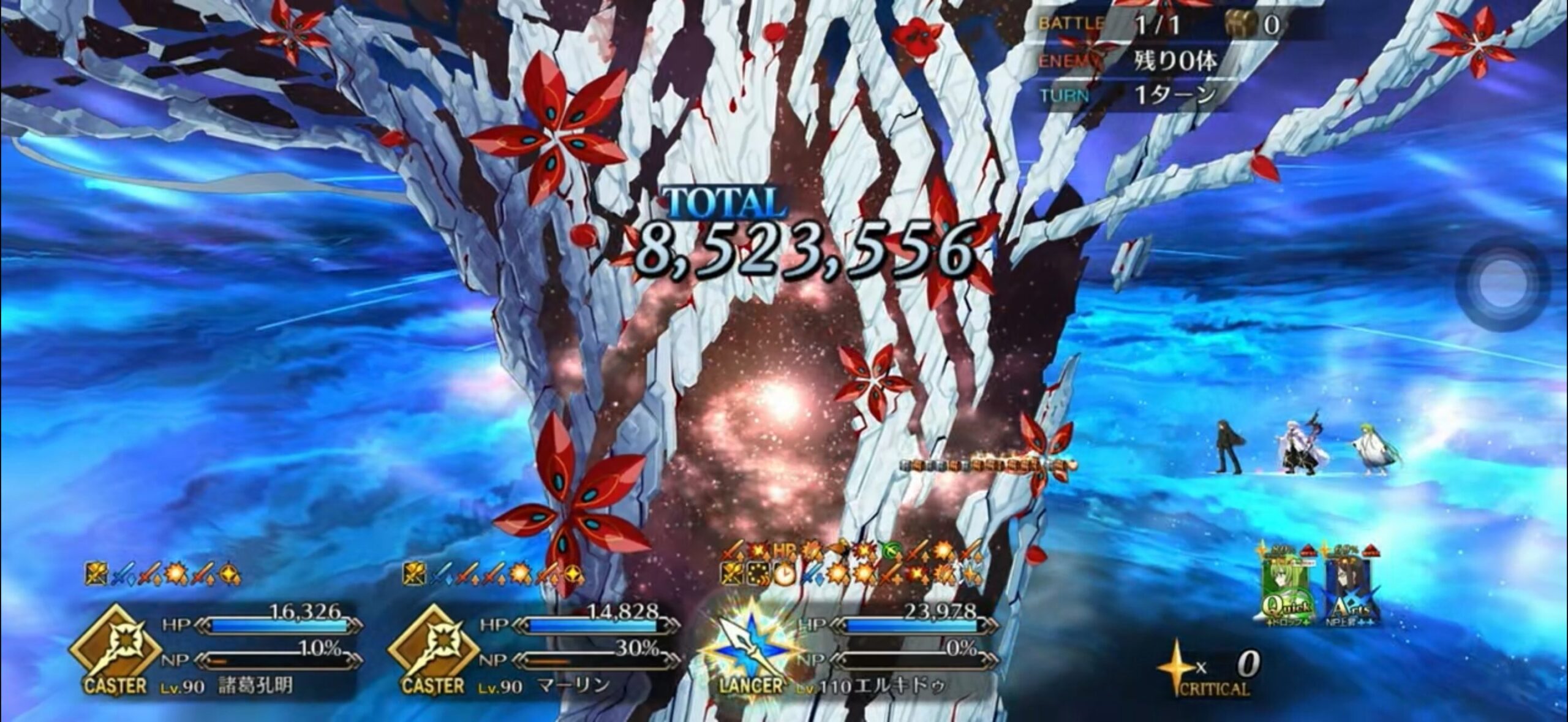The width and height of the screenshot is (1568, 722).
Task: Open 諸葛孔明 Caster status panel
Action: coord(216,651)
